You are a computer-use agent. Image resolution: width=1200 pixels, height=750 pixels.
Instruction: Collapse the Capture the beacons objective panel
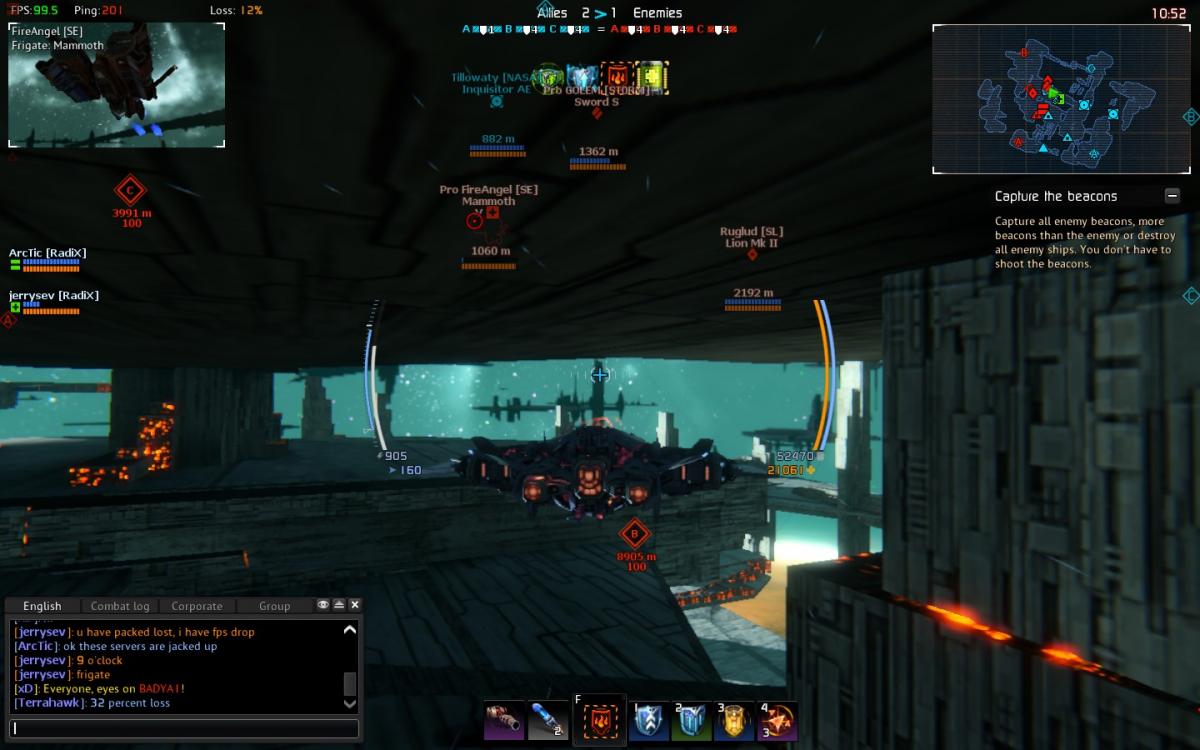coord(1172,196)
